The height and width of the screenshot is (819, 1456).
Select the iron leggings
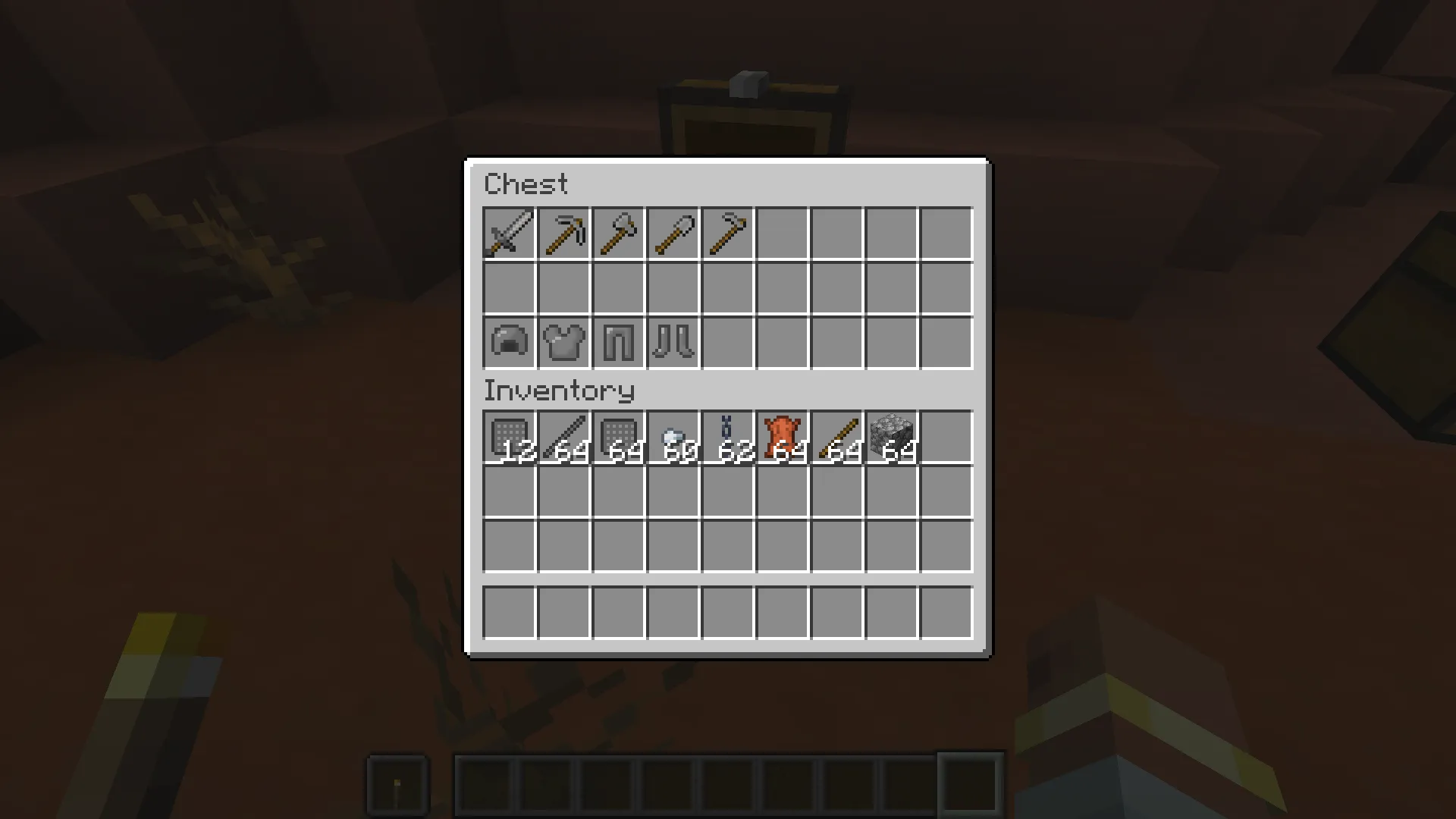point(617,343)
